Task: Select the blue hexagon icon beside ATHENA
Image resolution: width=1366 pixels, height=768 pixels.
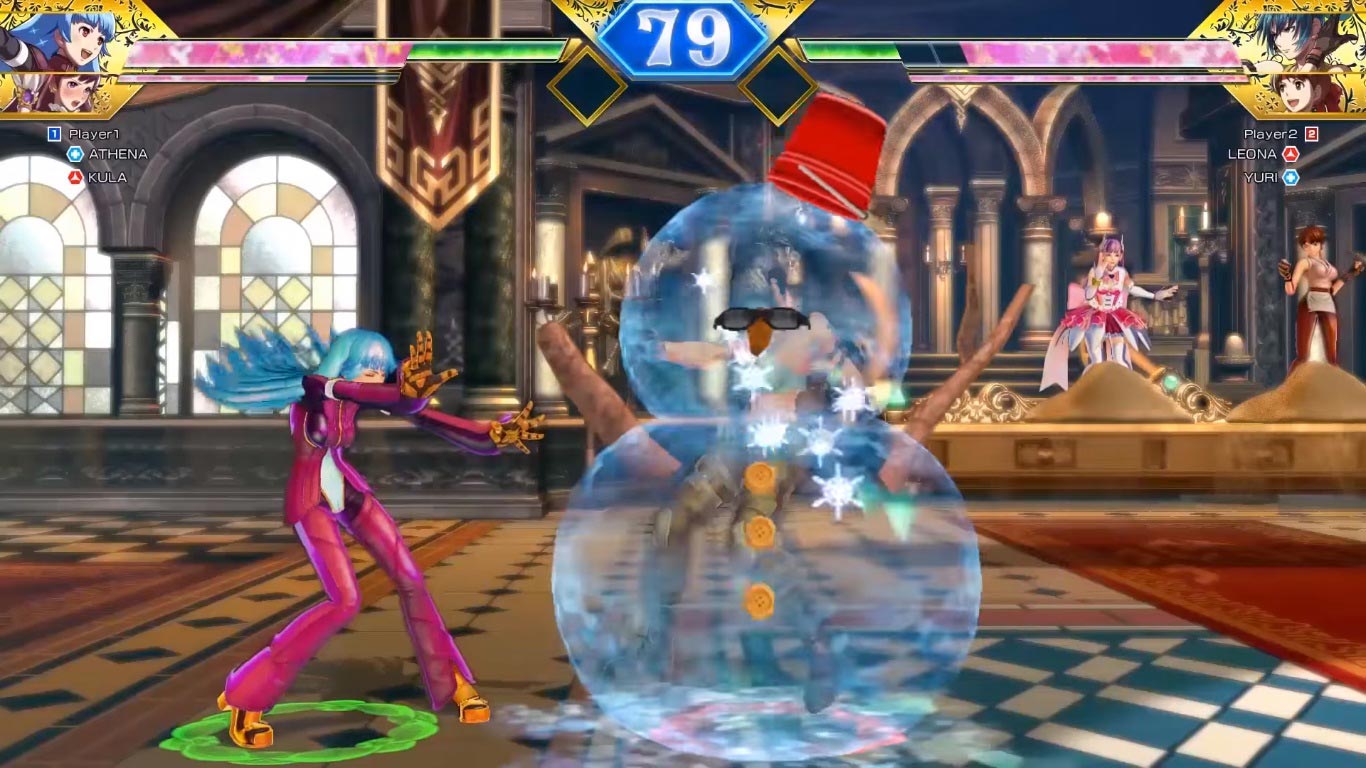Action: pyautogui.click(x=75, y=154)
